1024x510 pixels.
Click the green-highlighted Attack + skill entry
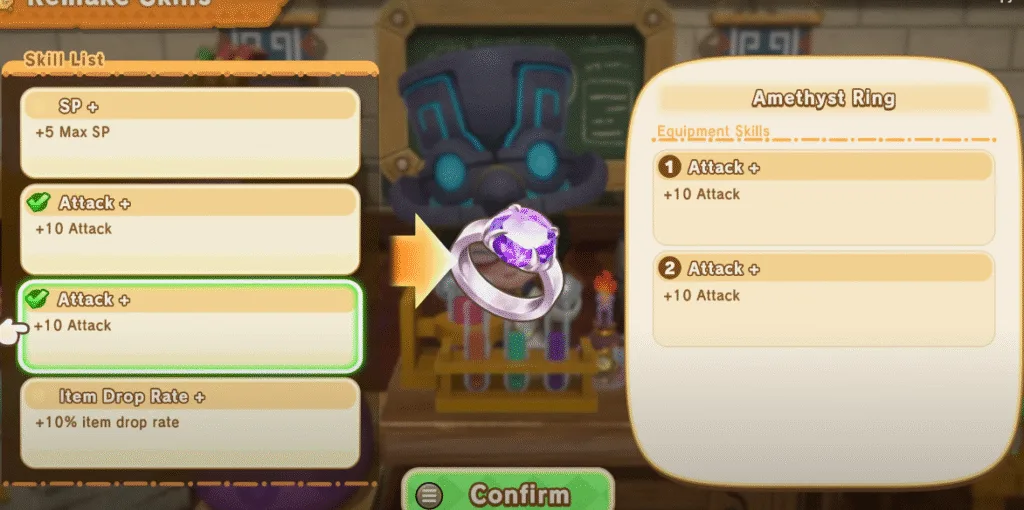(190, 325)
